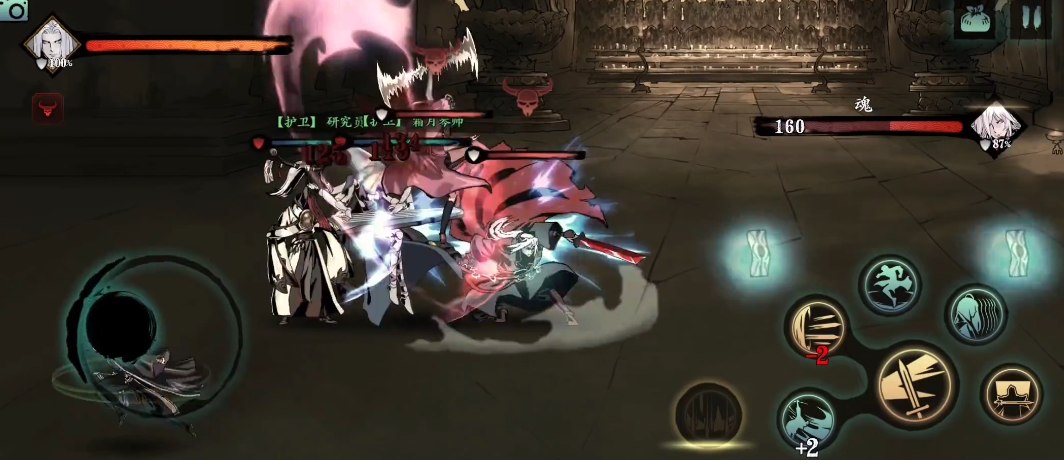
Task: Use the cloaked figure wave skill
Action: pyautogui.click(x=975, y=314)
